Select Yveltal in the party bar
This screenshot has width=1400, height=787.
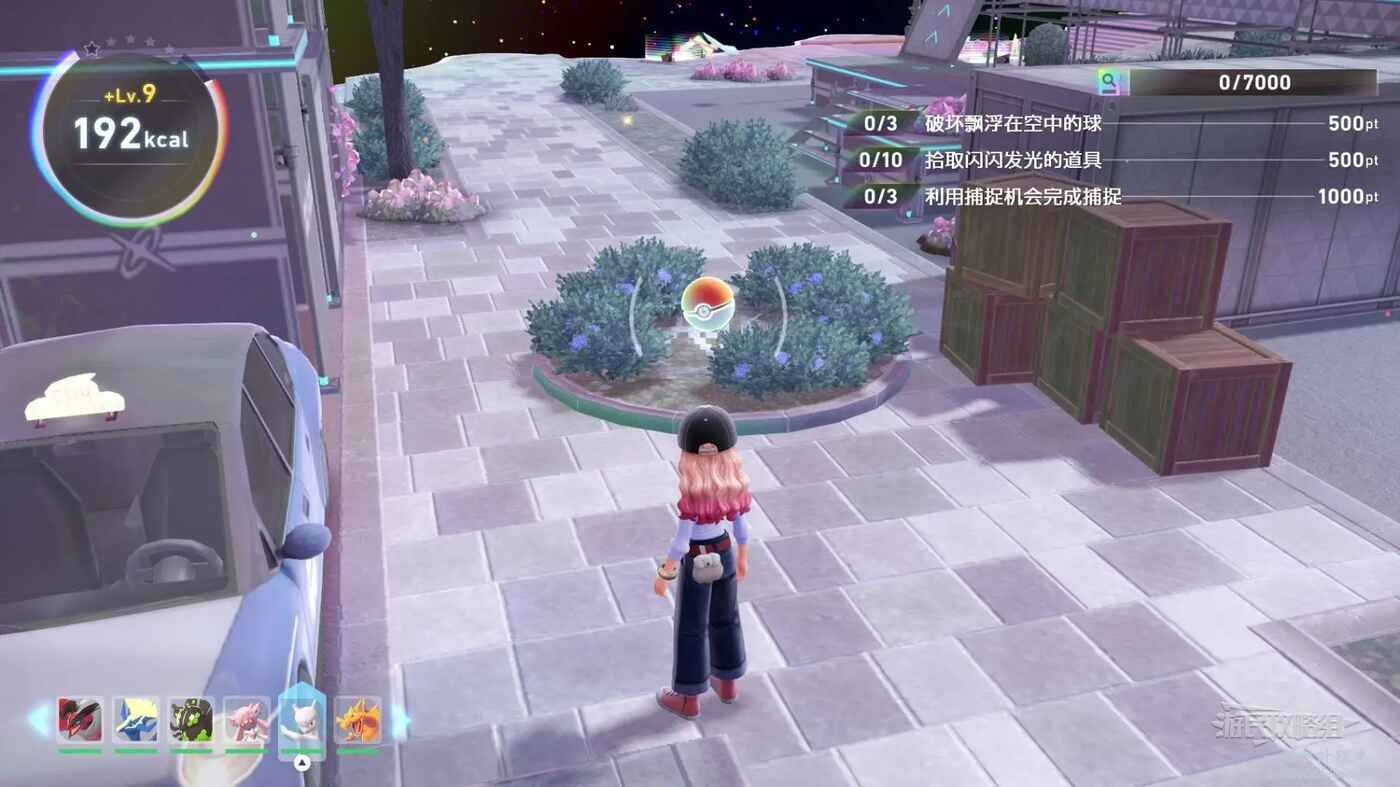[80, 718]
